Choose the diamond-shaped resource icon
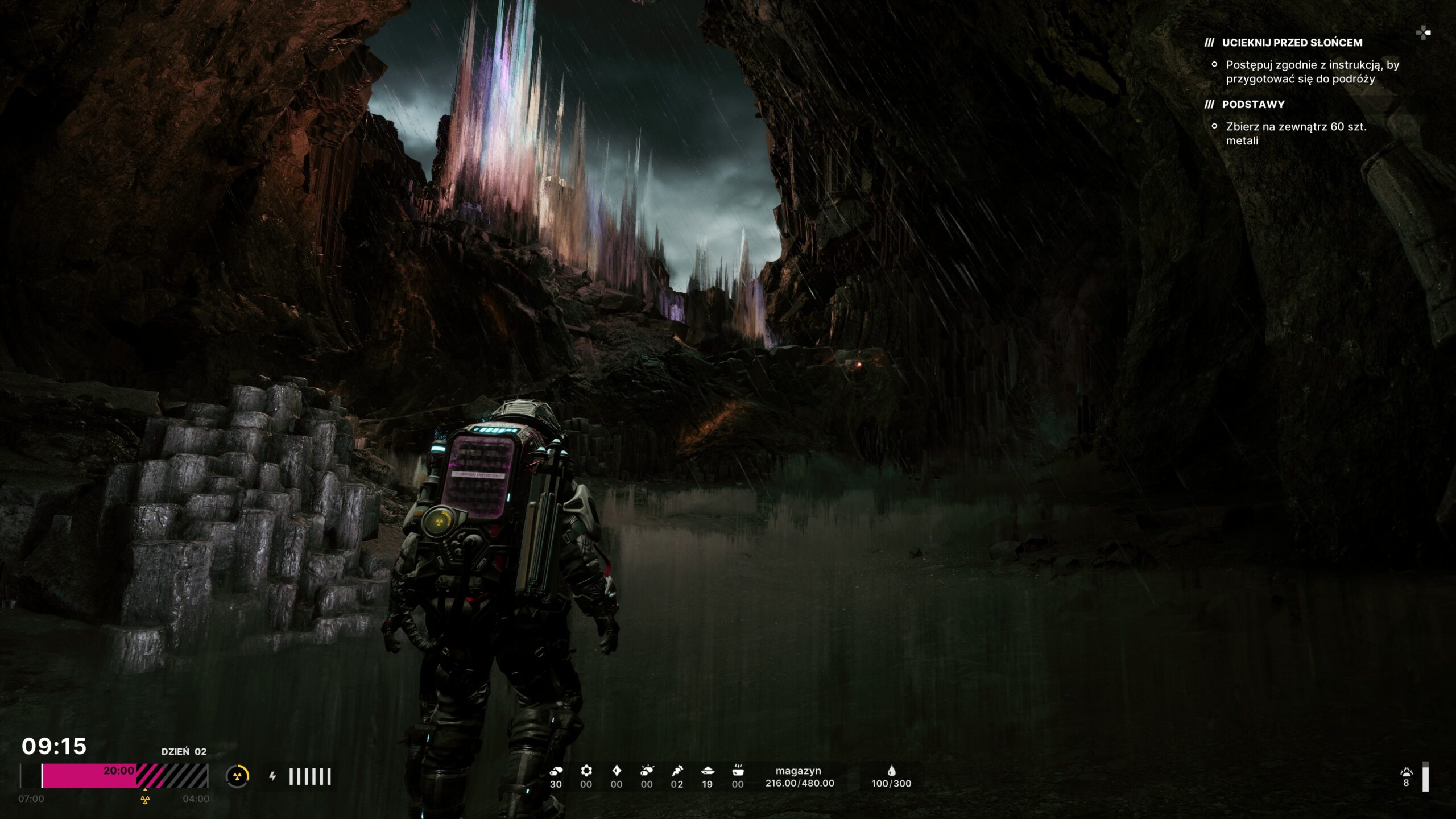Image resolution: width=1456 pixels, height=819 pixels. [x=617, y=771]
